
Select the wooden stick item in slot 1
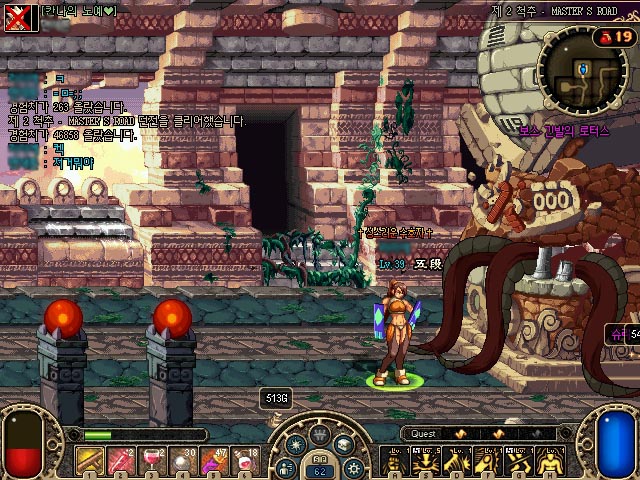pyautogui.click(x=91, y=460)
